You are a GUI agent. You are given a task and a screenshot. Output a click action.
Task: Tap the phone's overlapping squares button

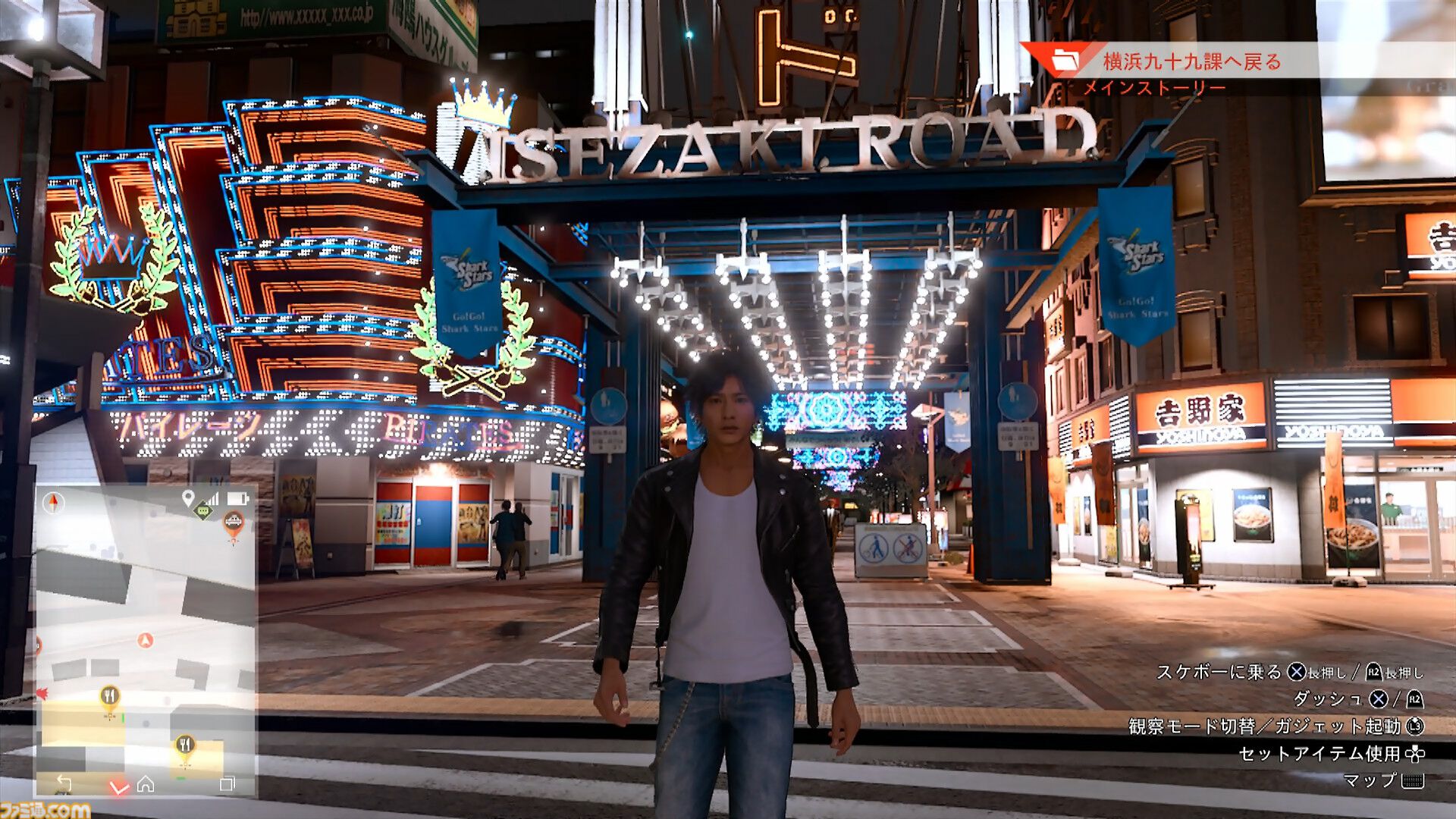click(x=227, y=784)
